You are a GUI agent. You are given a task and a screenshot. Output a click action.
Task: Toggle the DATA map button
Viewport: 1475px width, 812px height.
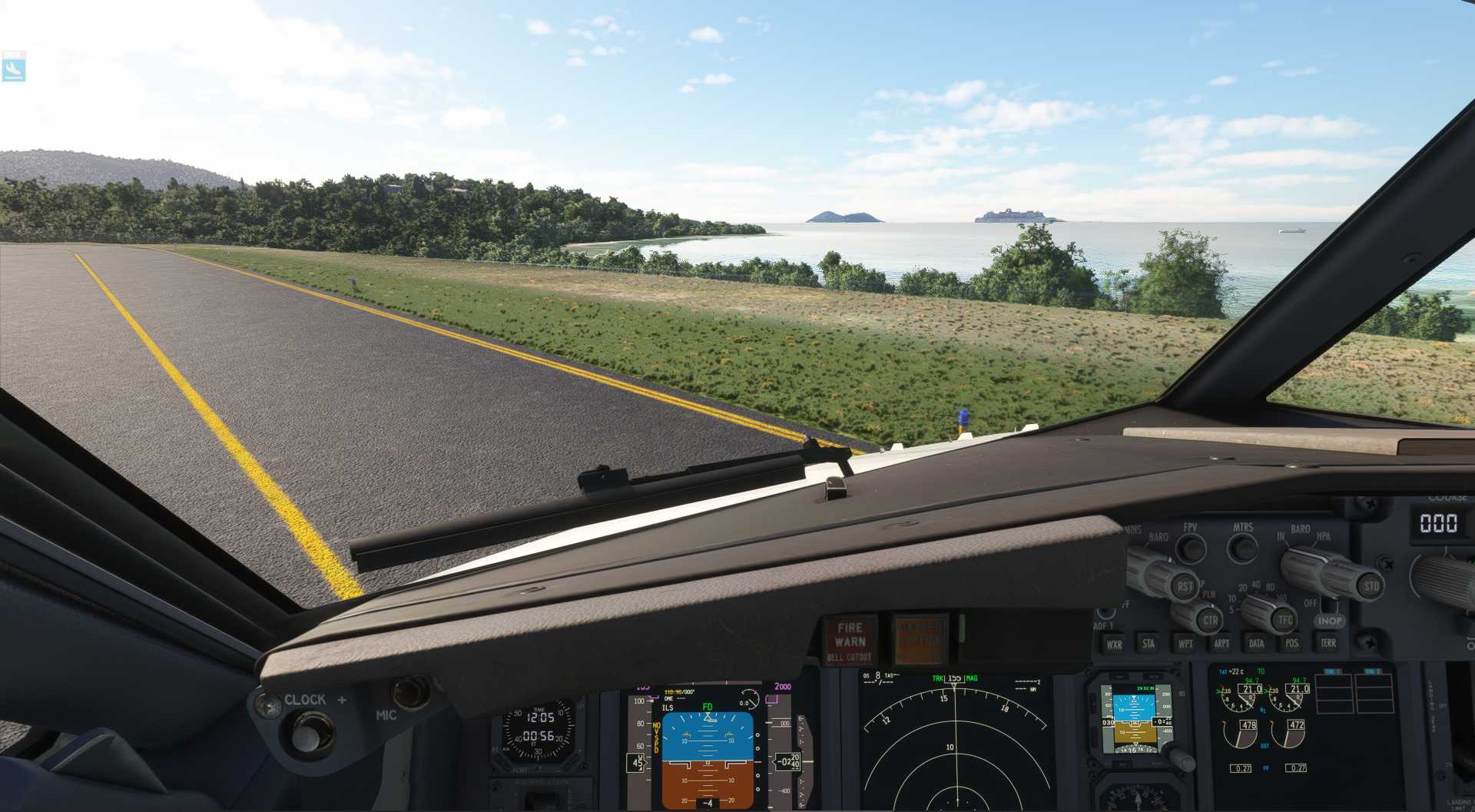(1257, 644)
